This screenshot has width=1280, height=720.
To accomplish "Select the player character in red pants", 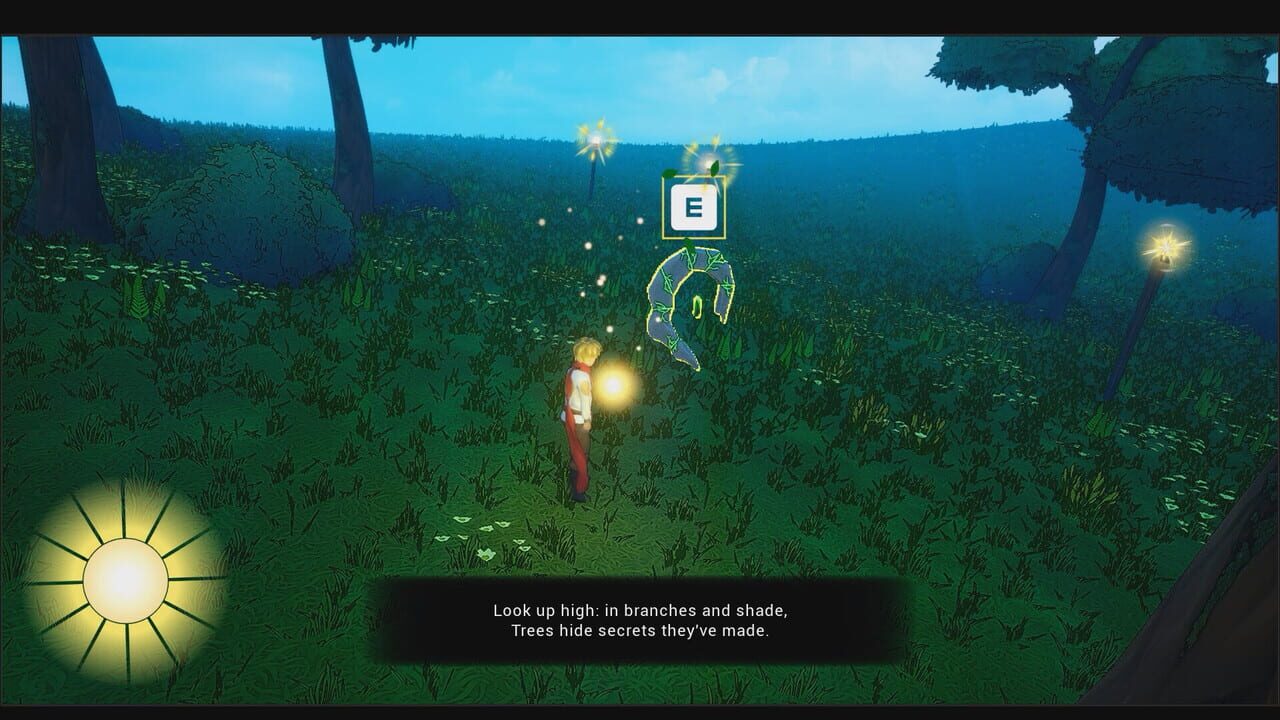I will pyautogui.click(x=580, y=420).
